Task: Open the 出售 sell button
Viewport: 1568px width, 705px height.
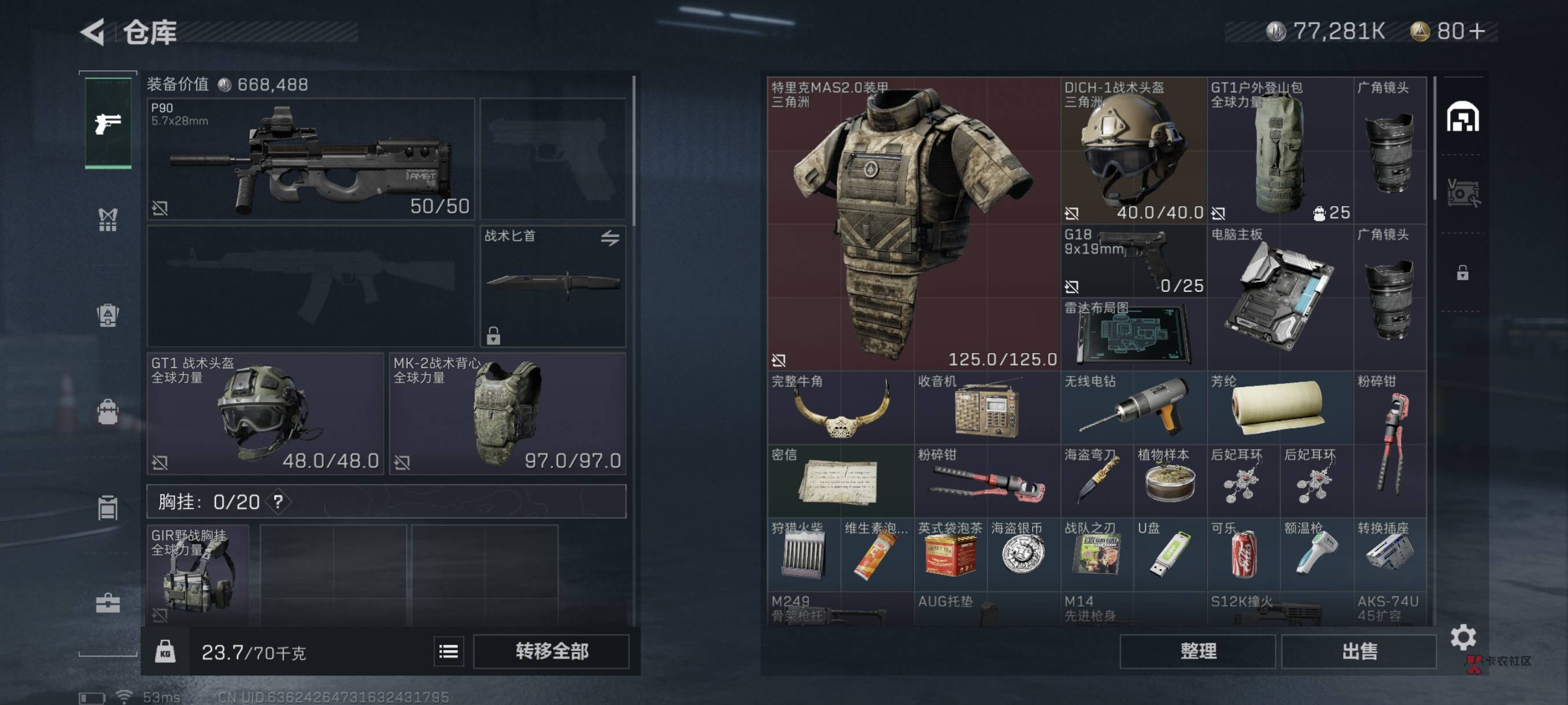Action: point(1359,651)
